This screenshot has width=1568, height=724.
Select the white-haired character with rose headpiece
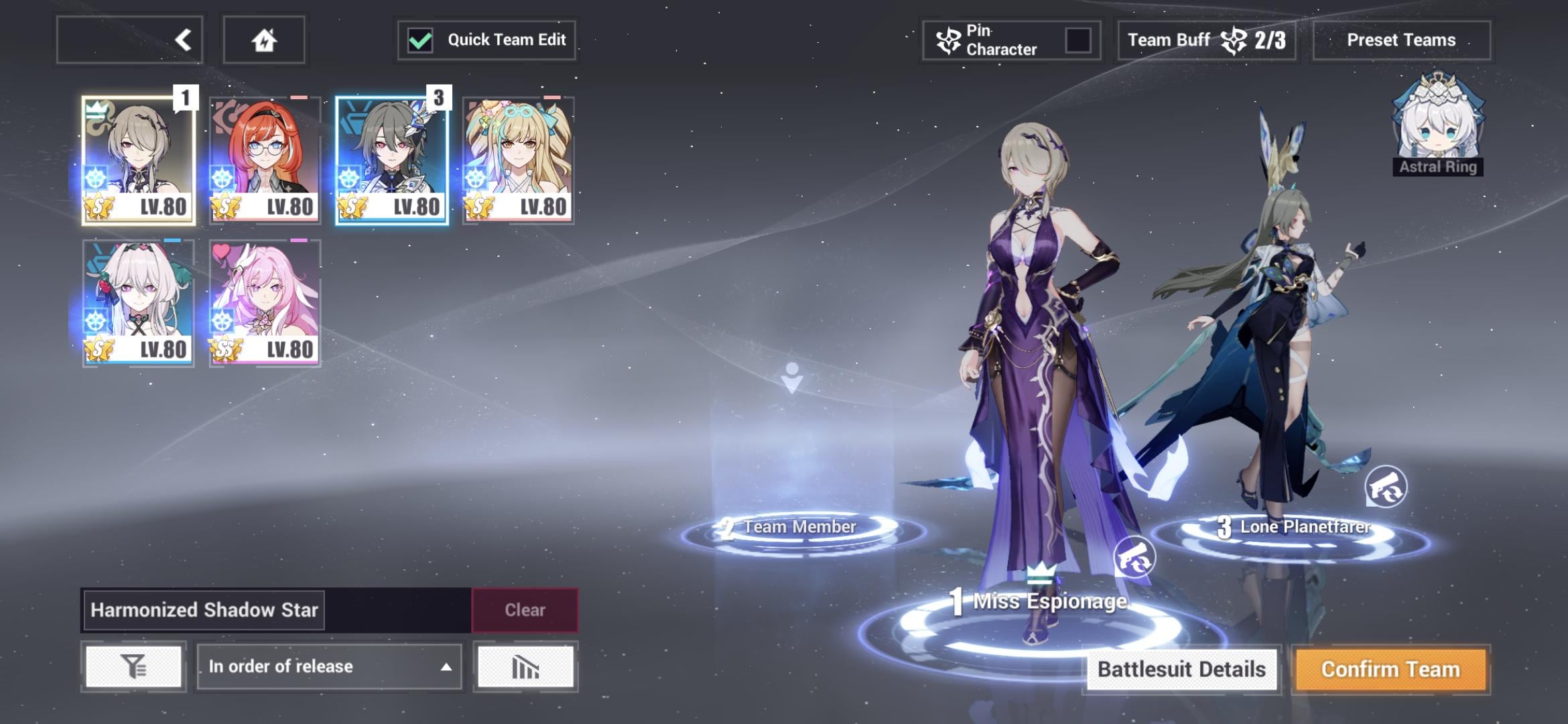coord(138,303)
